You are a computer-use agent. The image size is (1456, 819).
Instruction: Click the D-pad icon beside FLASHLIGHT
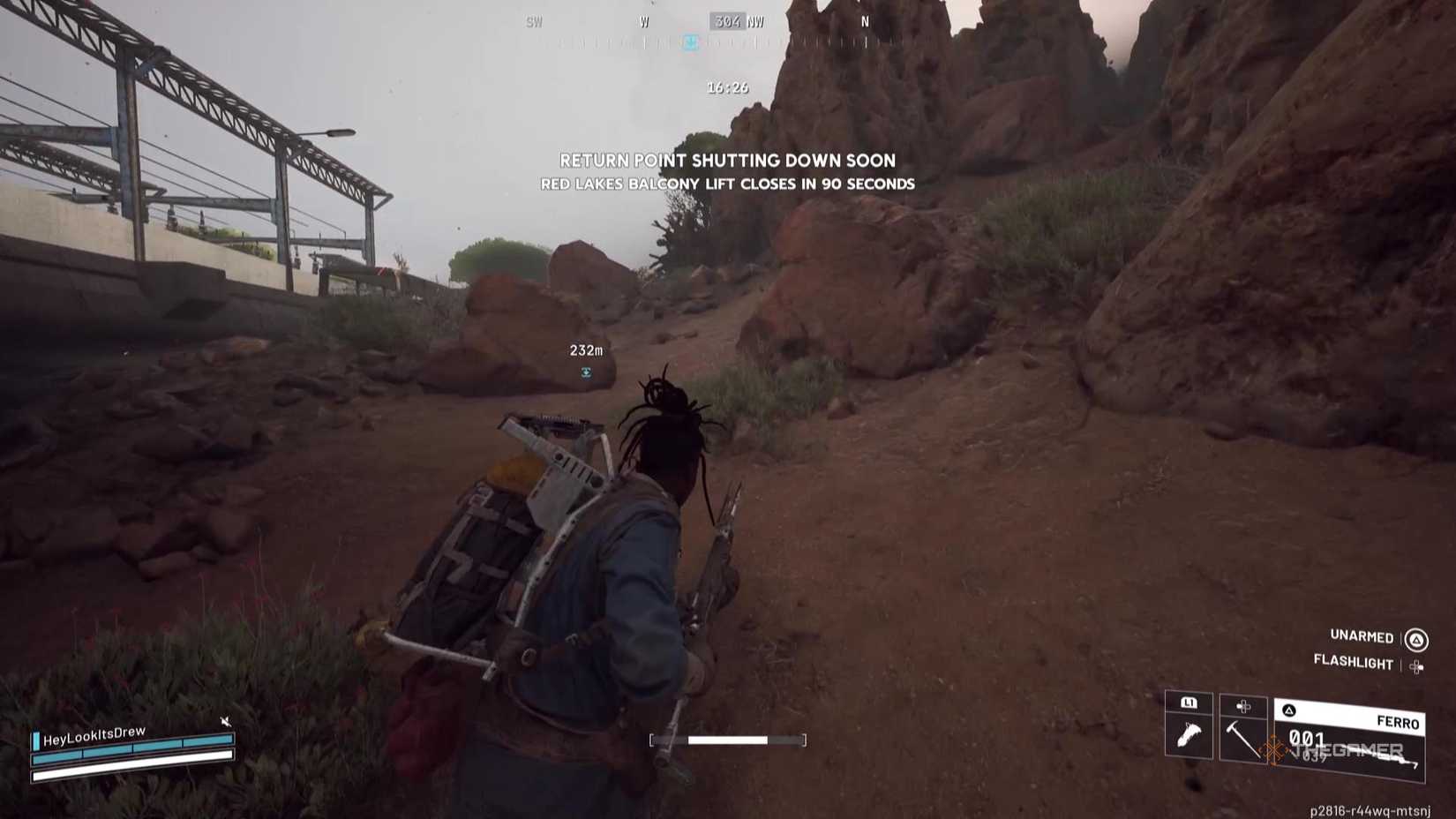coord(1418,665)
